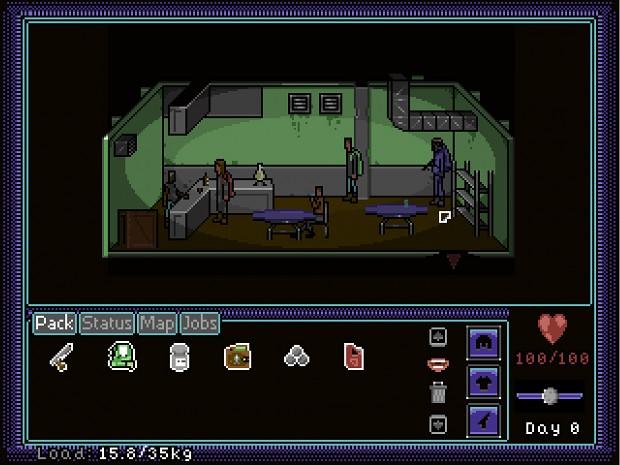Open the head equipment slot
The image size is (620, 465).
484,343
